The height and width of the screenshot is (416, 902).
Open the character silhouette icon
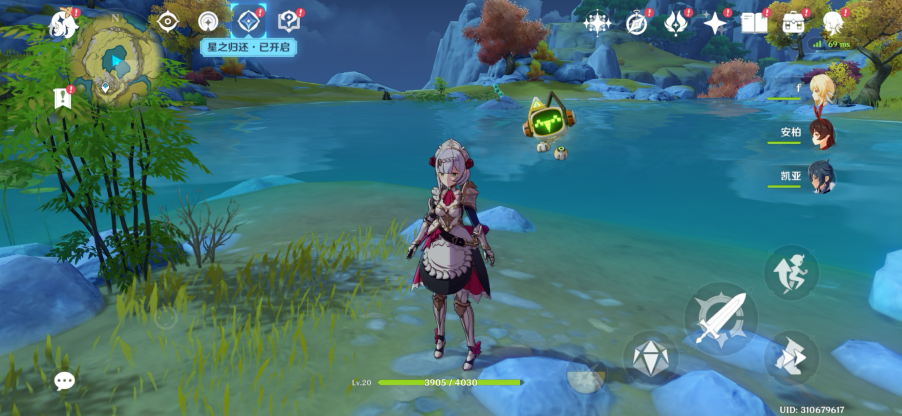(832, 22)
